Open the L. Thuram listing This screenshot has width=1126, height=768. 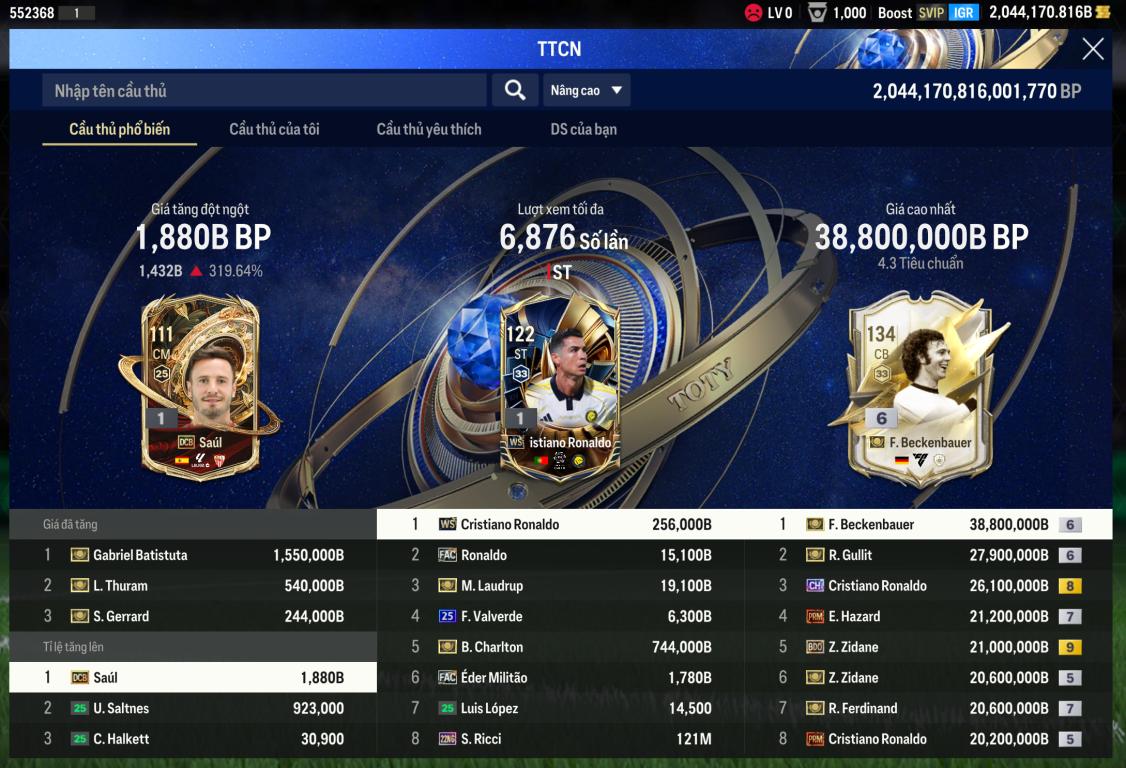[x=193, y=586]
